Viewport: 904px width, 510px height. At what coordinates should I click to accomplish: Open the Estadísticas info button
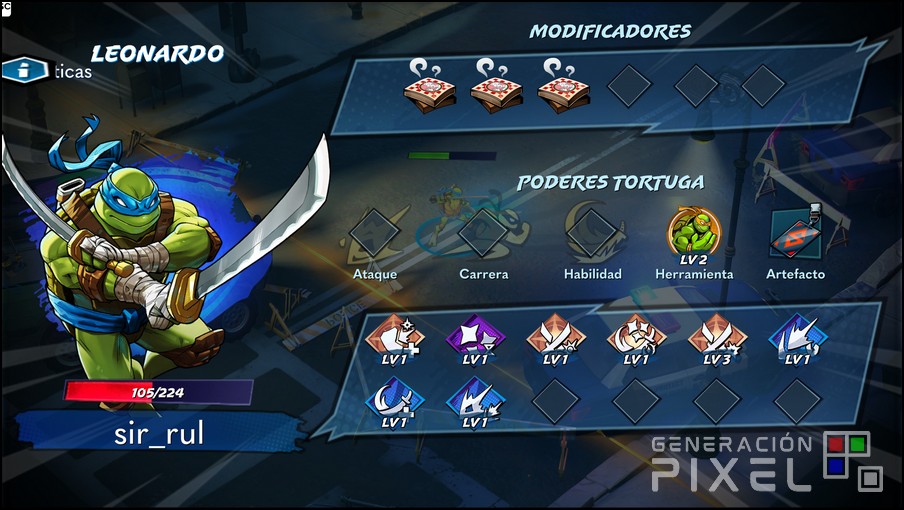(26, 70)
